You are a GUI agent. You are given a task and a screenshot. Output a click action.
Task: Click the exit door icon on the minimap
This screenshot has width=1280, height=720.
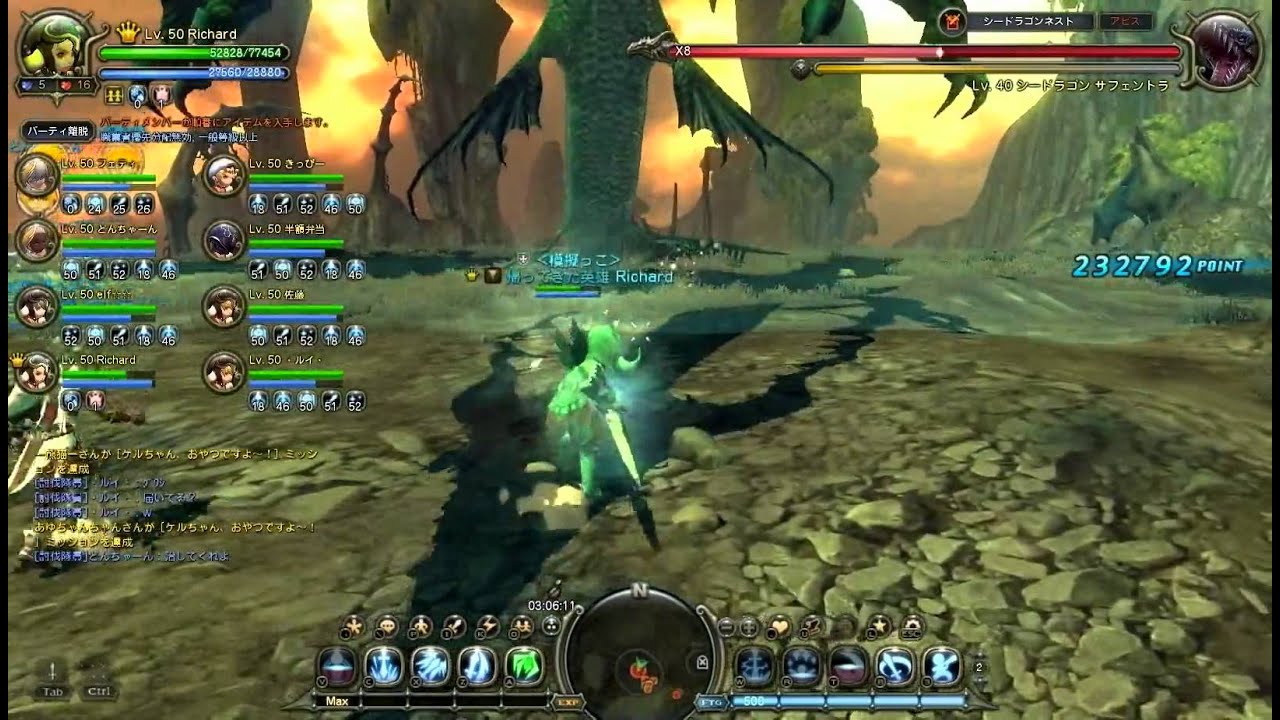pyautogui.click(x=702, y=662)
